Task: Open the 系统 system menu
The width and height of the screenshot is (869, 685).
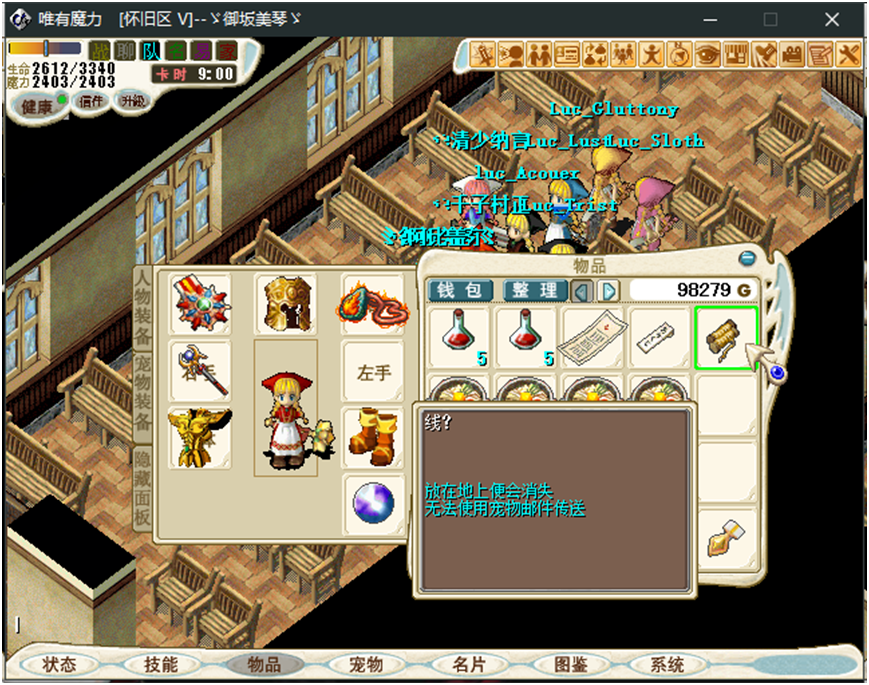Action: point(667,664)
